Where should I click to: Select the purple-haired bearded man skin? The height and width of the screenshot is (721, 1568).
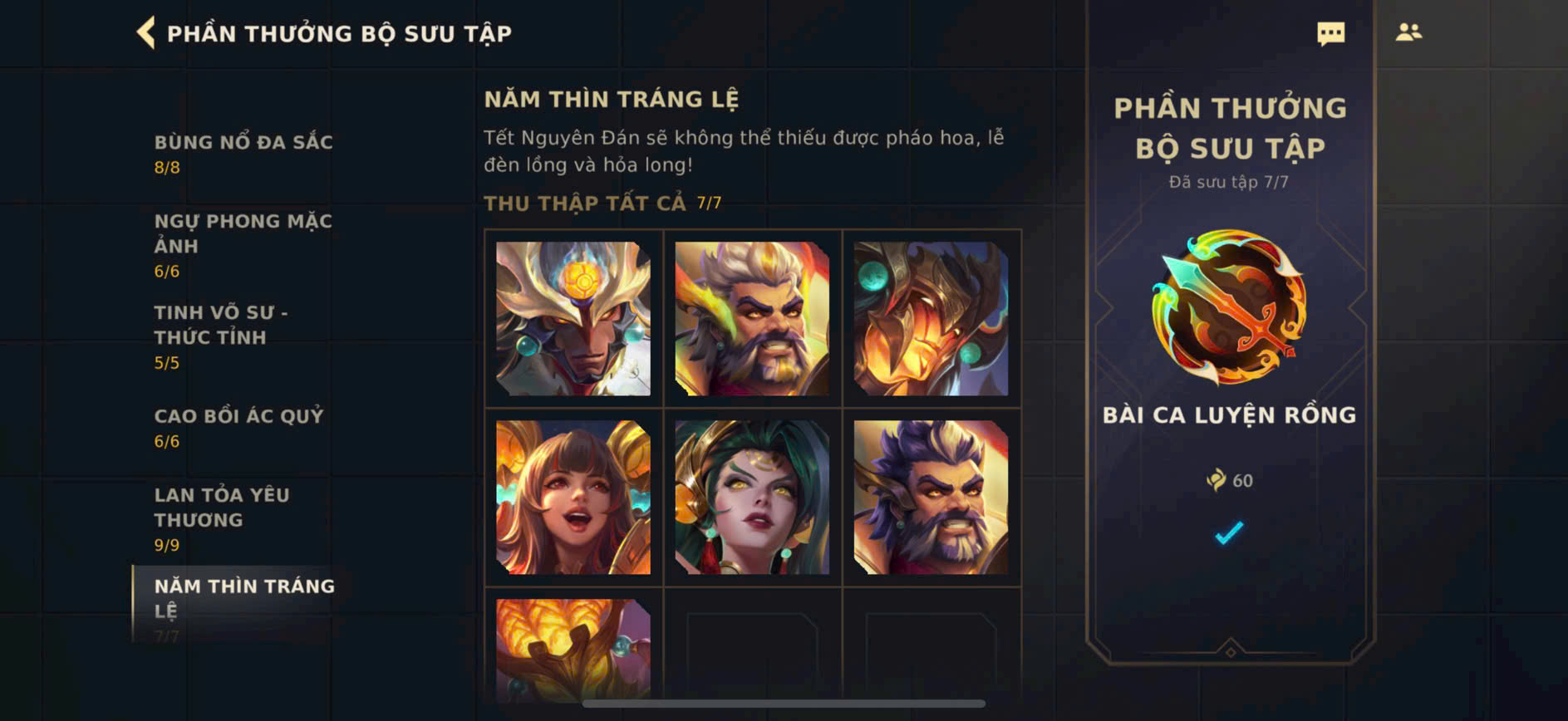point(931,497)
